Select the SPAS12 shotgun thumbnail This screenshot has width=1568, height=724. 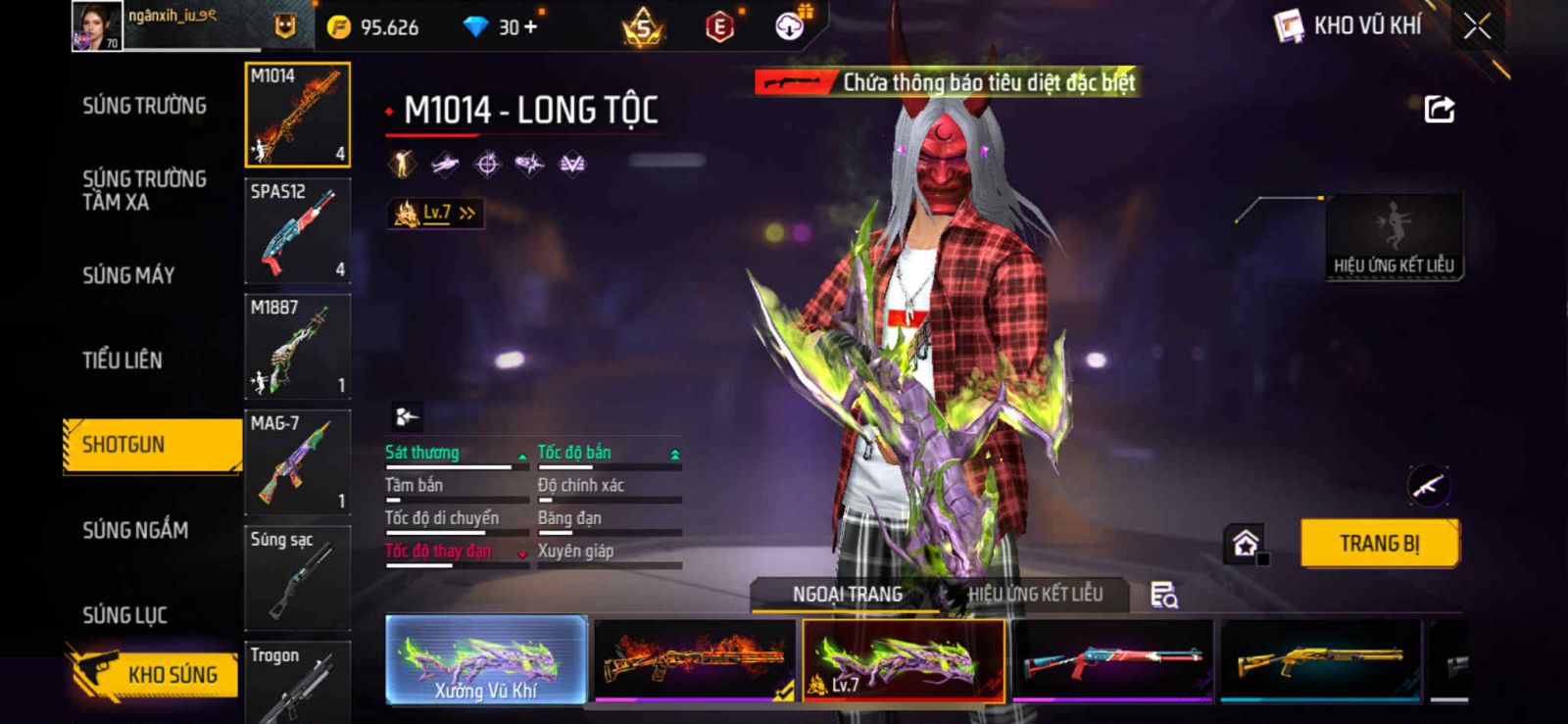(297, 230)
